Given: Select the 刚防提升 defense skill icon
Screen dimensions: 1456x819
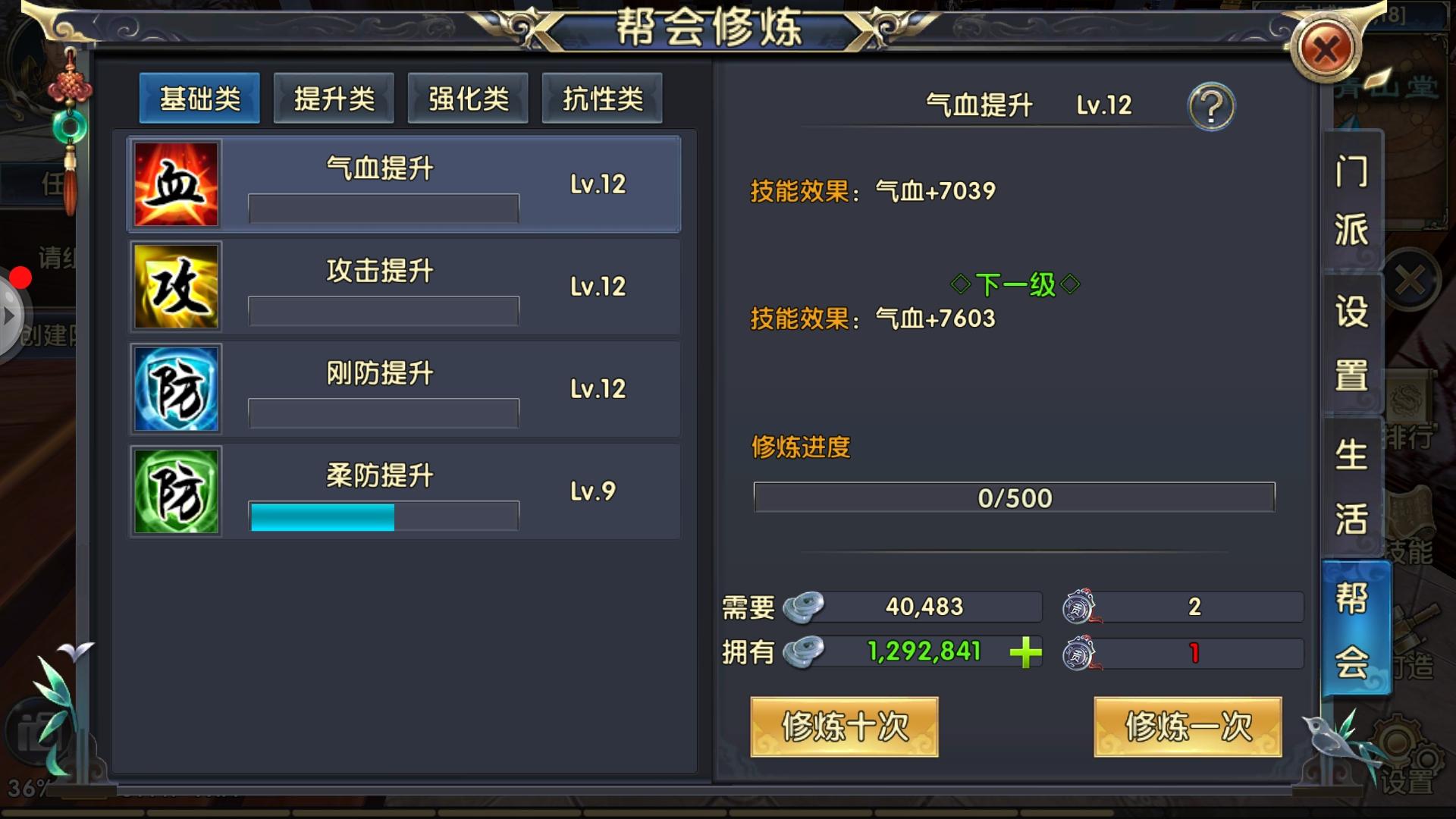Looking at the screenshot, I should coord(176,388).
